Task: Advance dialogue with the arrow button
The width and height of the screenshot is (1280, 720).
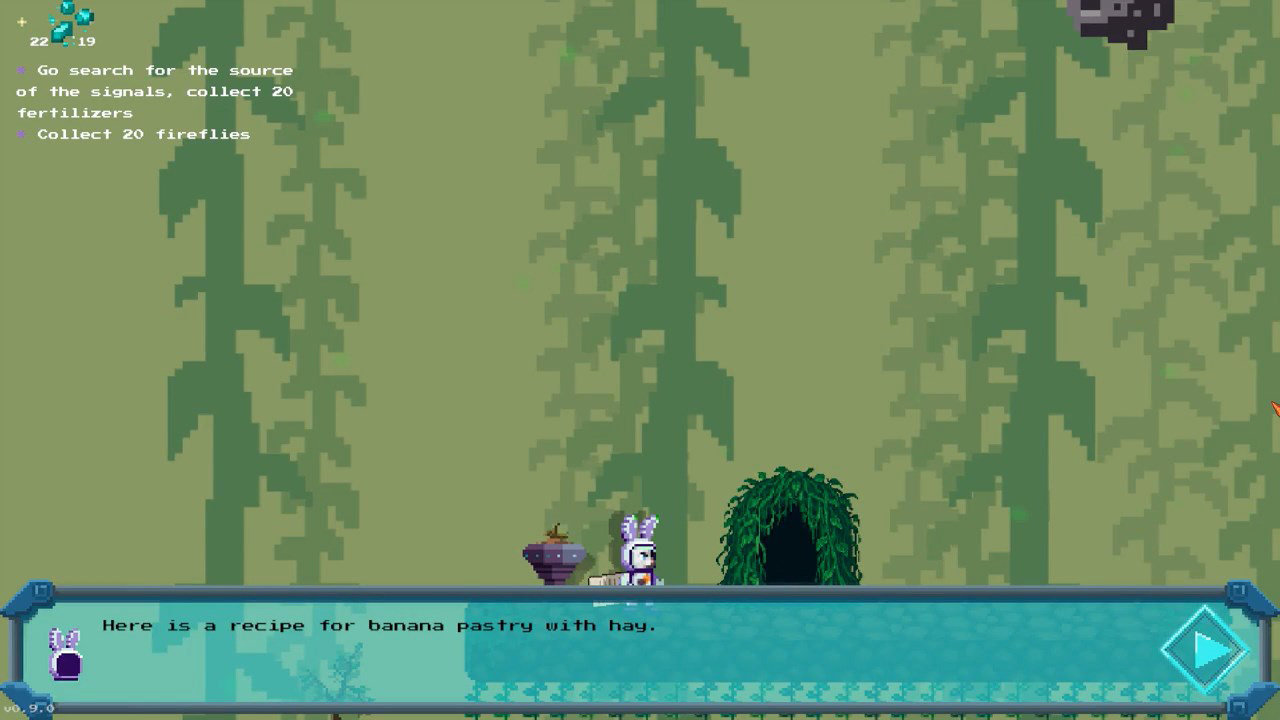Action: pos(1207,650)
